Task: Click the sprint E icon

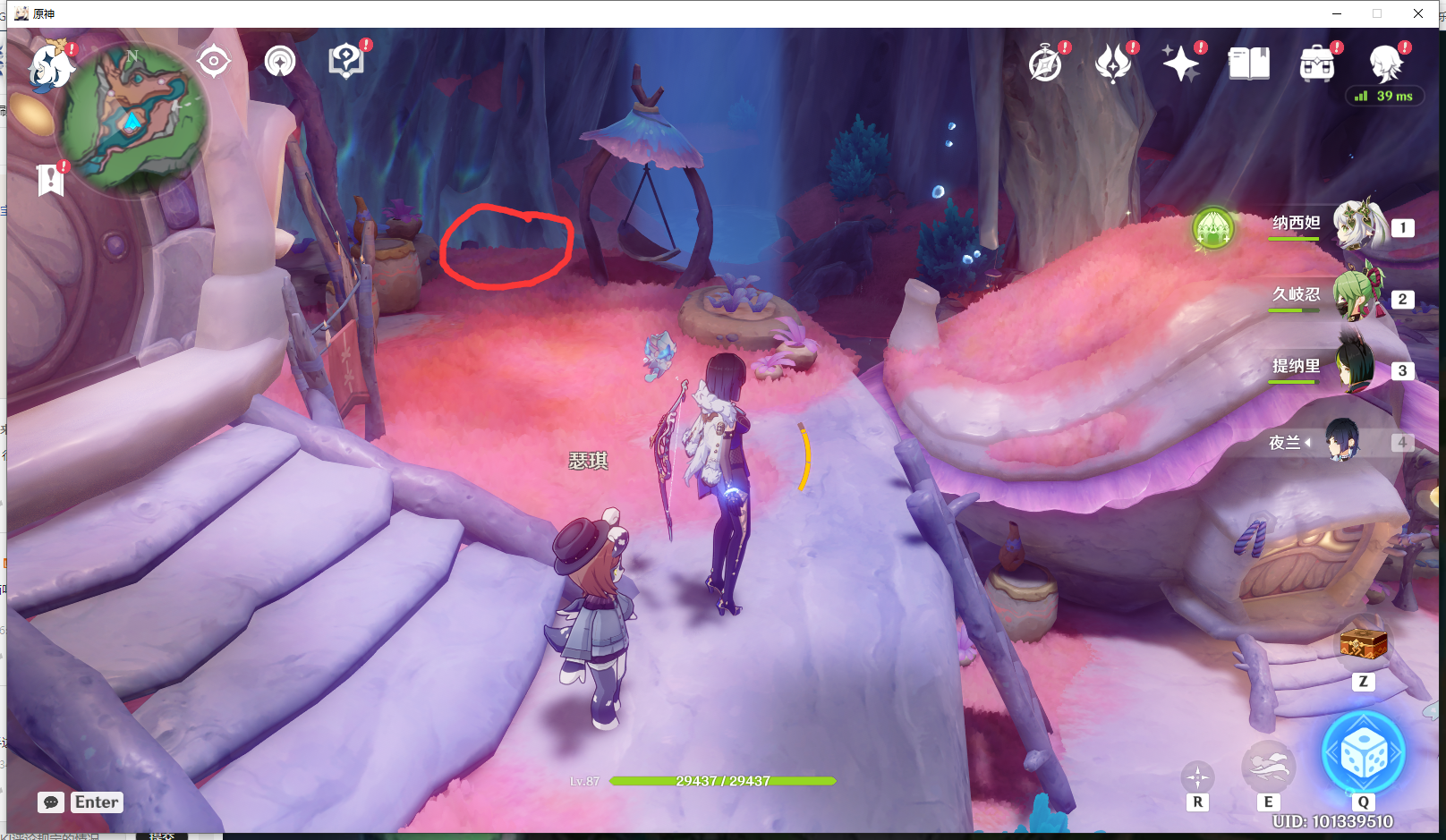Action: click(1269, 765)
